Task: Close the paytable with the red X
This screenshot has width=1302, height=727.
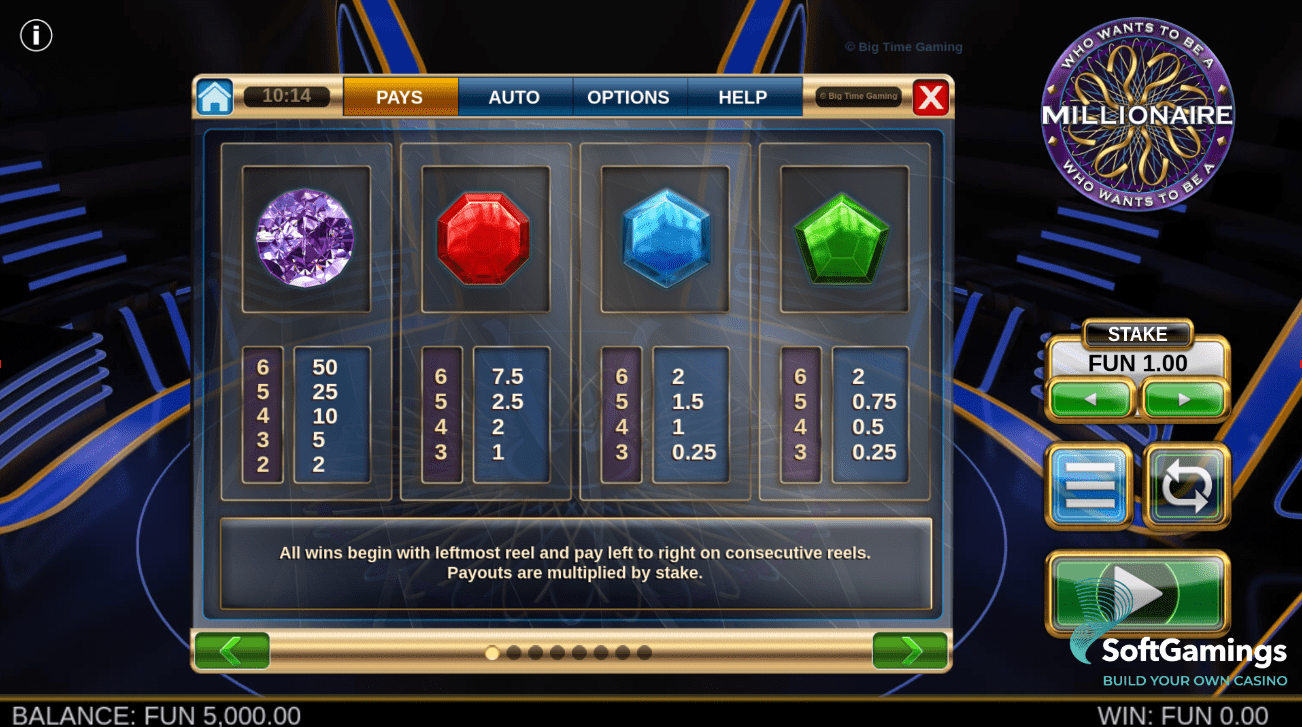Action: (931, 97)
